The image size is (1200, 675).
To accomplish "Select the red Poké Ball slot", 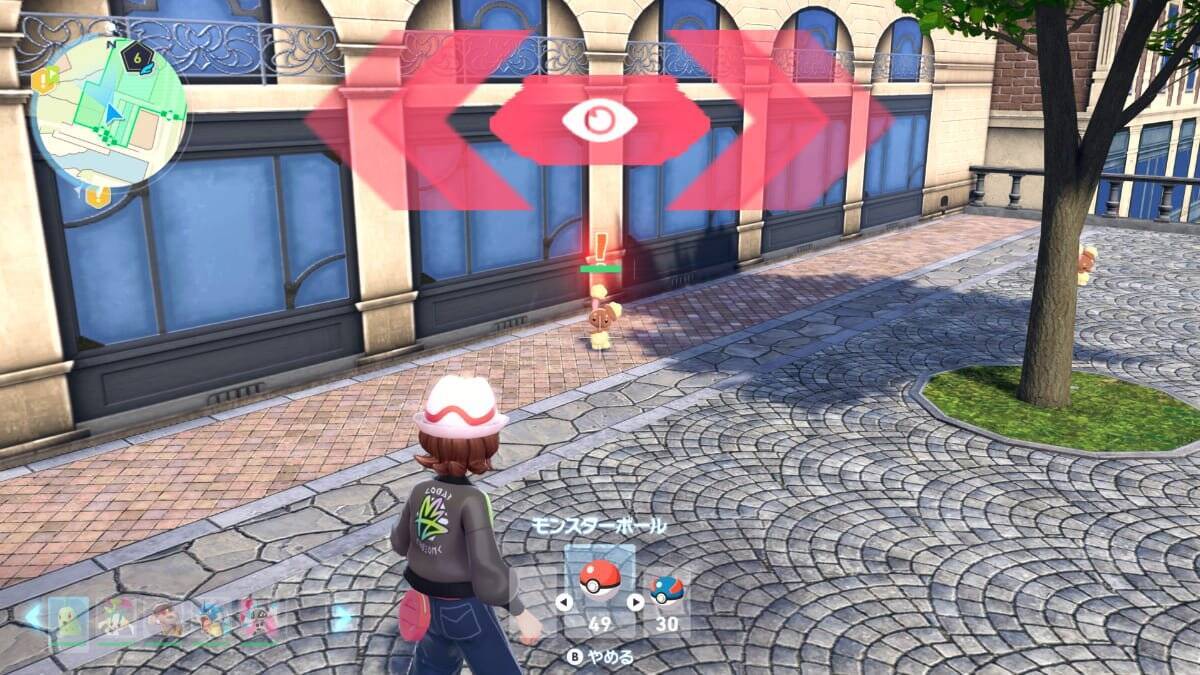I will pos(599,580).
